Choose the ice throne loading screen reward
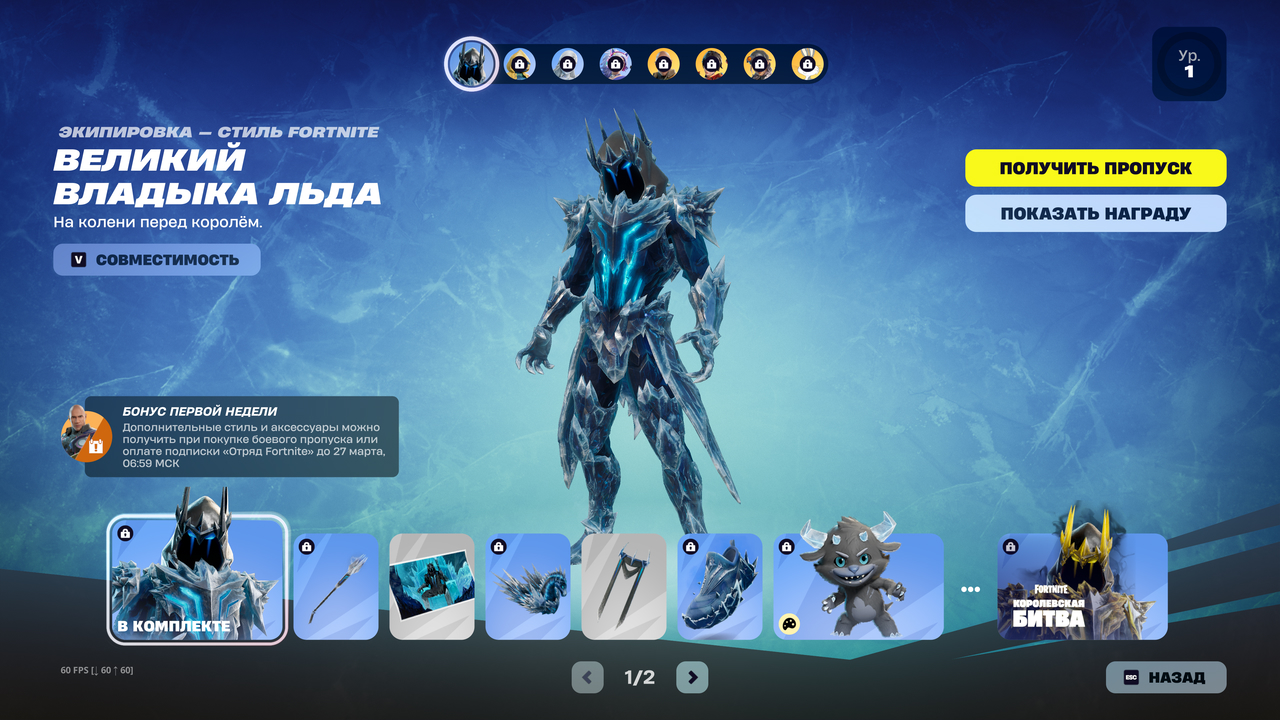 (x=432, y=586)
